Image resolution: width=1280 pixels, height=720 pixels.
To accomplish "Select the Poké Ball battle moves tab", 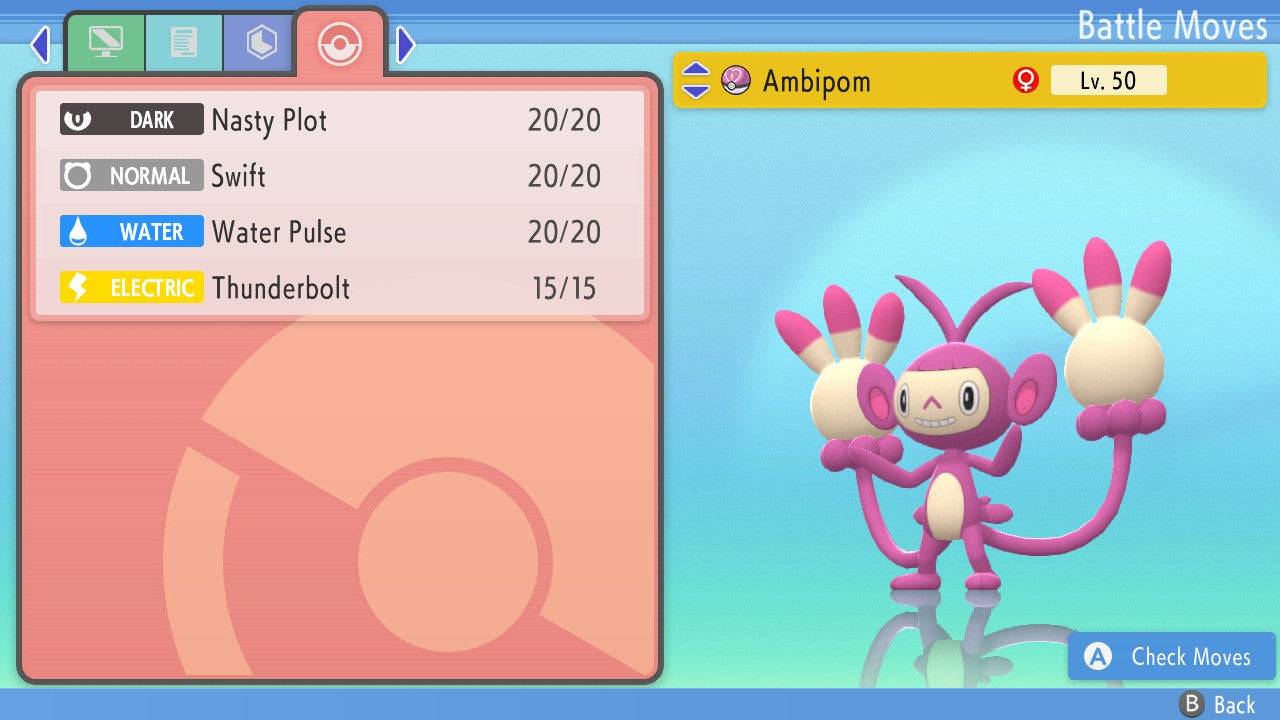I will (340, 44).
